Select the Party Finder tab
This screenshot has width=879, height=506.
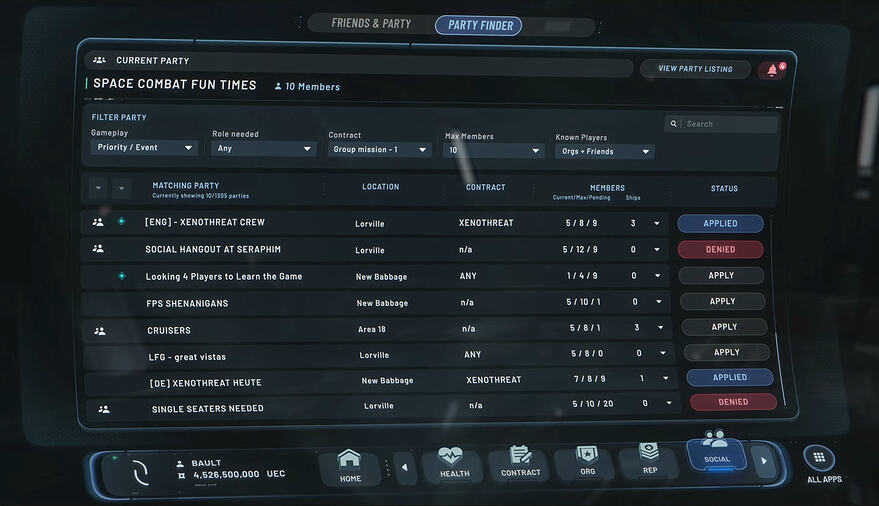[478, 25]
